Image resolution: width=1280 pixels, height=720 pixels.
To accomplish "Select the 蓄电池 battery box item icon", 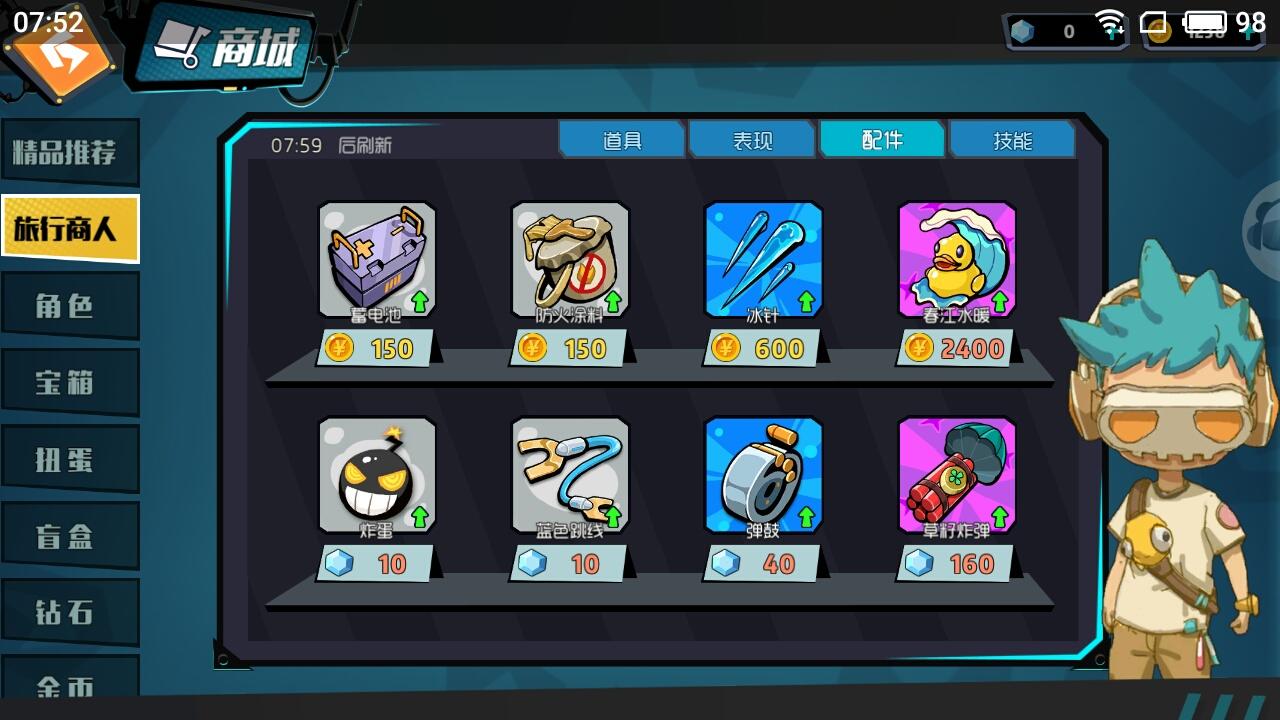I will 378,258.
